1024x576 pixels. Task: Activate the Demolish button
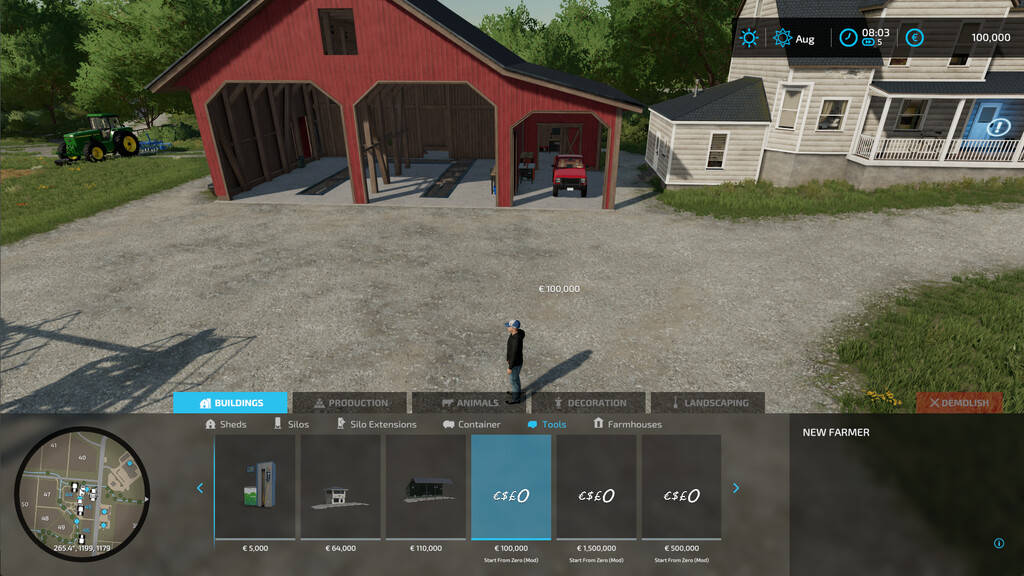coord(959,403)
